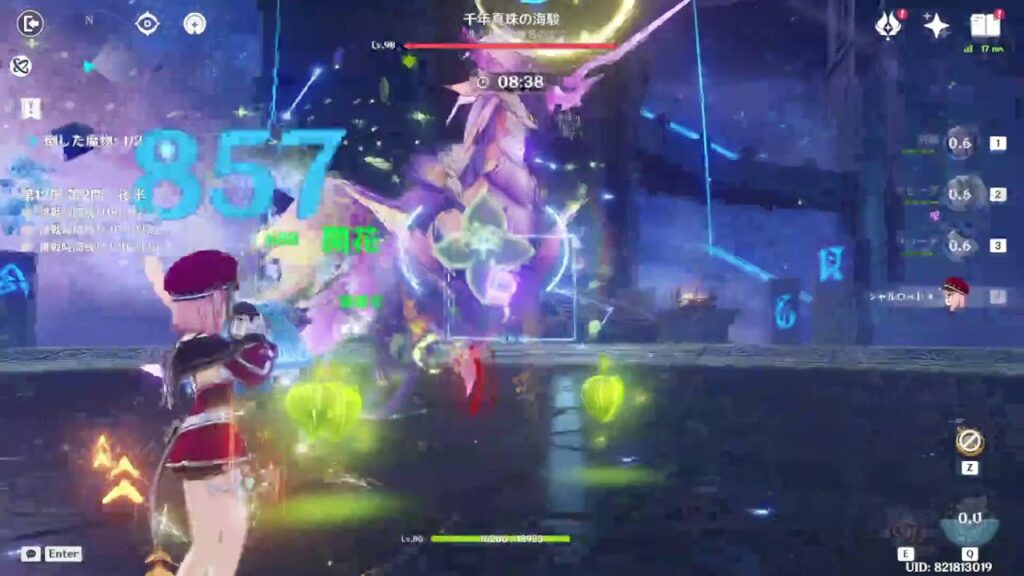1024x576 pixels.
Task: Activate the Elemental Skill ability icon
Action: tap(908, 523)
